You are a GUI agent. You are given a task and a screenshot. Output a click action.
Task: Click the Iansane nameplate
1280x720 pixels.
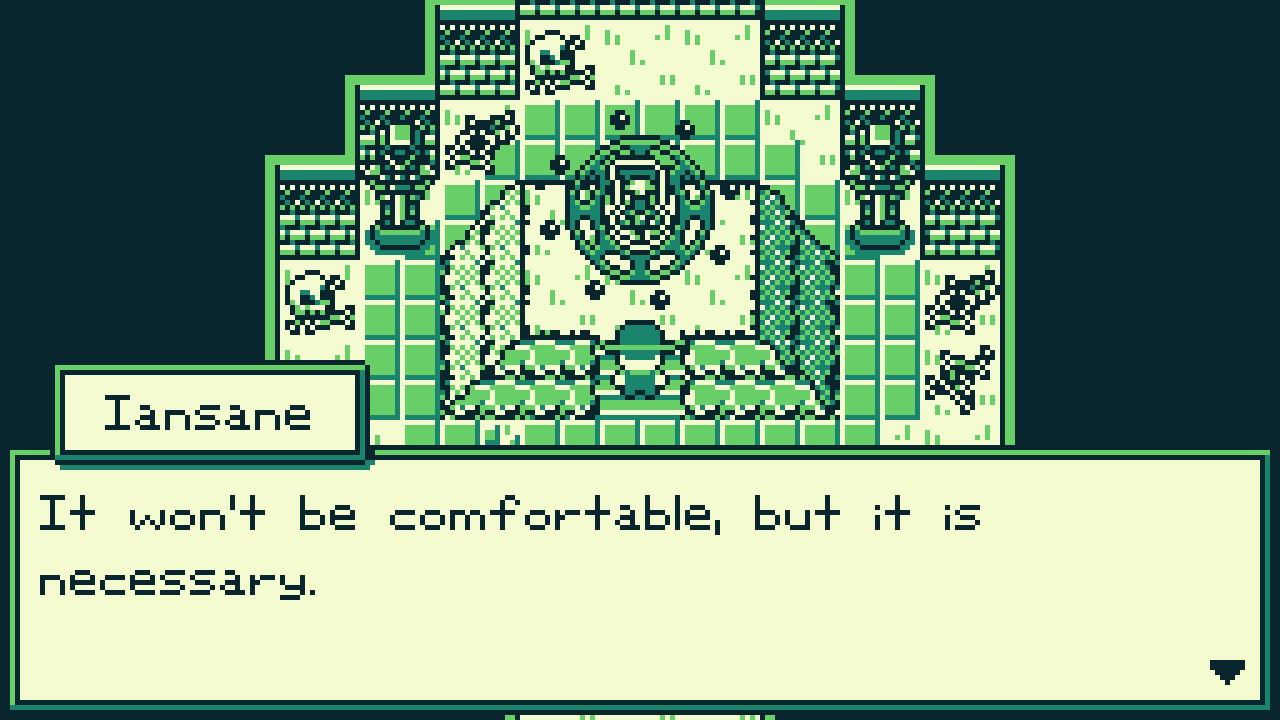tap(208, 412)
